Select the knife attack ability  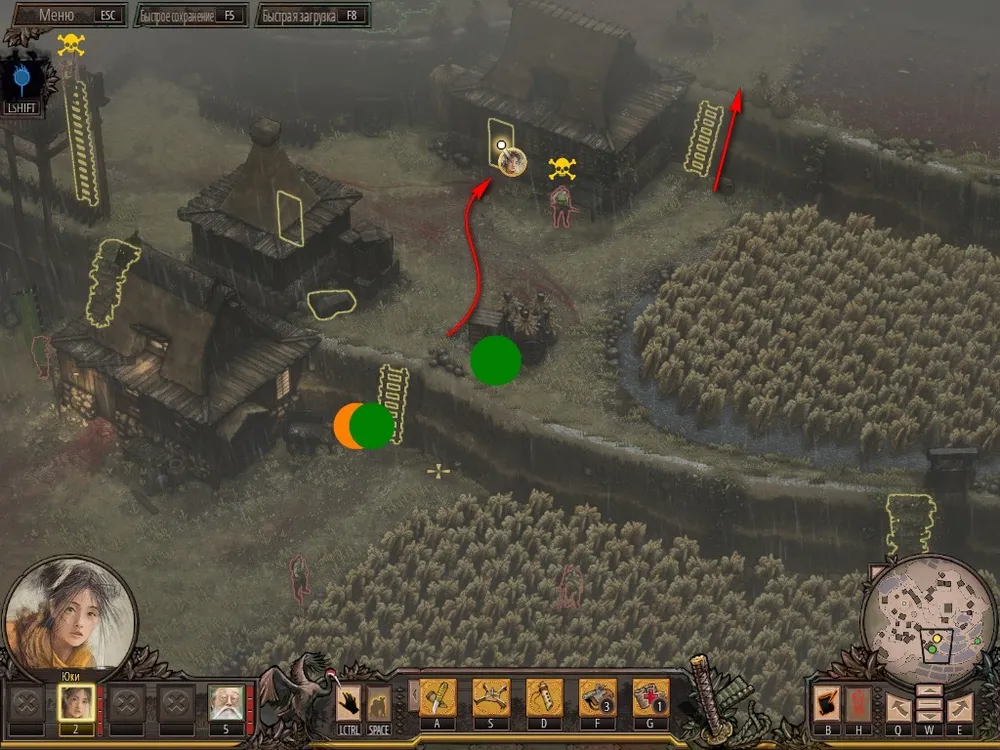[x=438, y=697]
